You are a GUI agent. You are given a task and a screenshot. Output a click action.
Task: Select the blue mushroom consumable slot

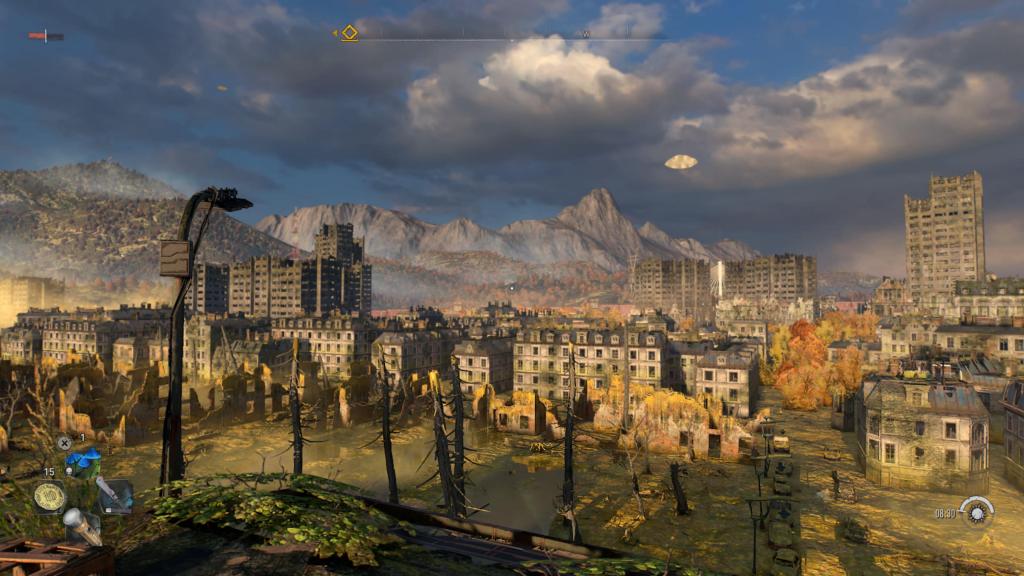(x=82, y=461)
